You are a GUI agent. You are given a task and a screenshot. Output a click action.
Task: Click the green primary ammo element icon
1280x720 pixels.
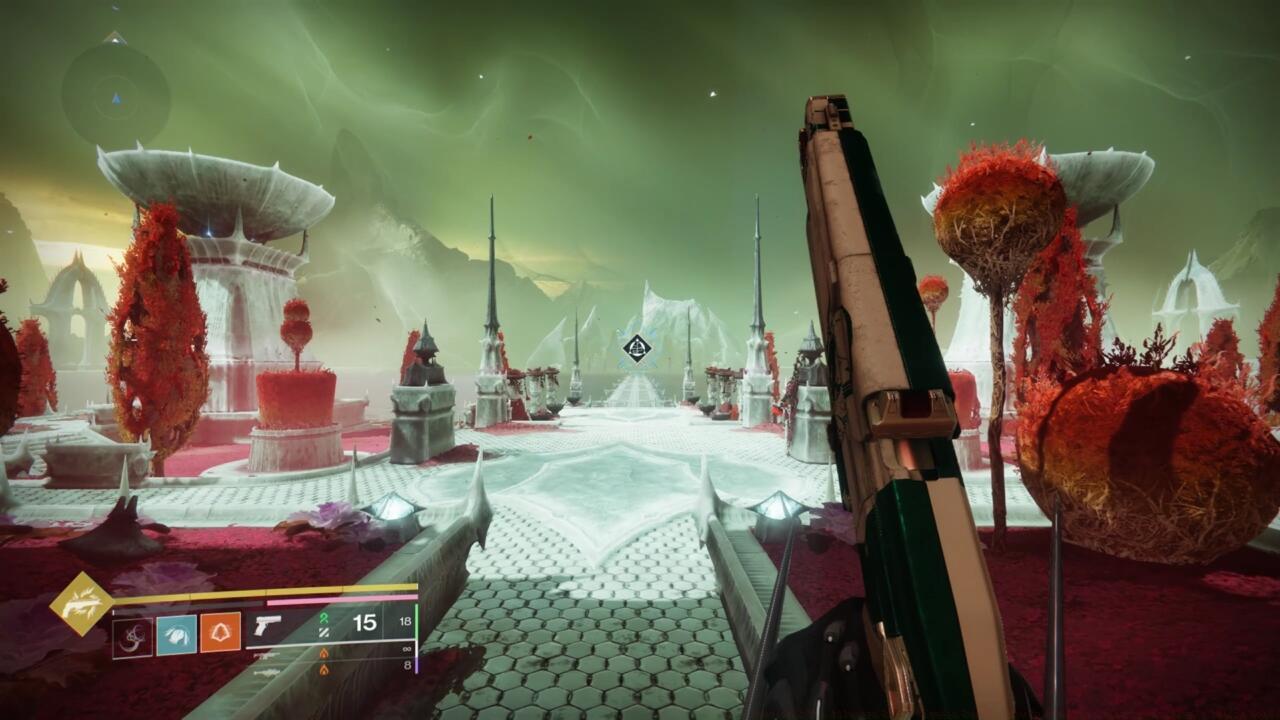[x=323, y=619]
